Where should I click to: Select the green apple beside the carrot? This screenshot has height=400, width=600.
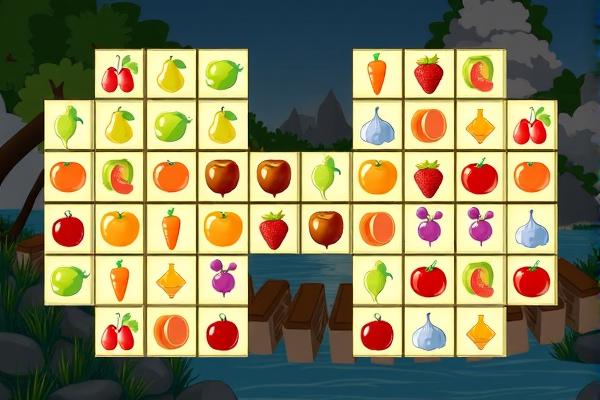(x=69, y=279)
